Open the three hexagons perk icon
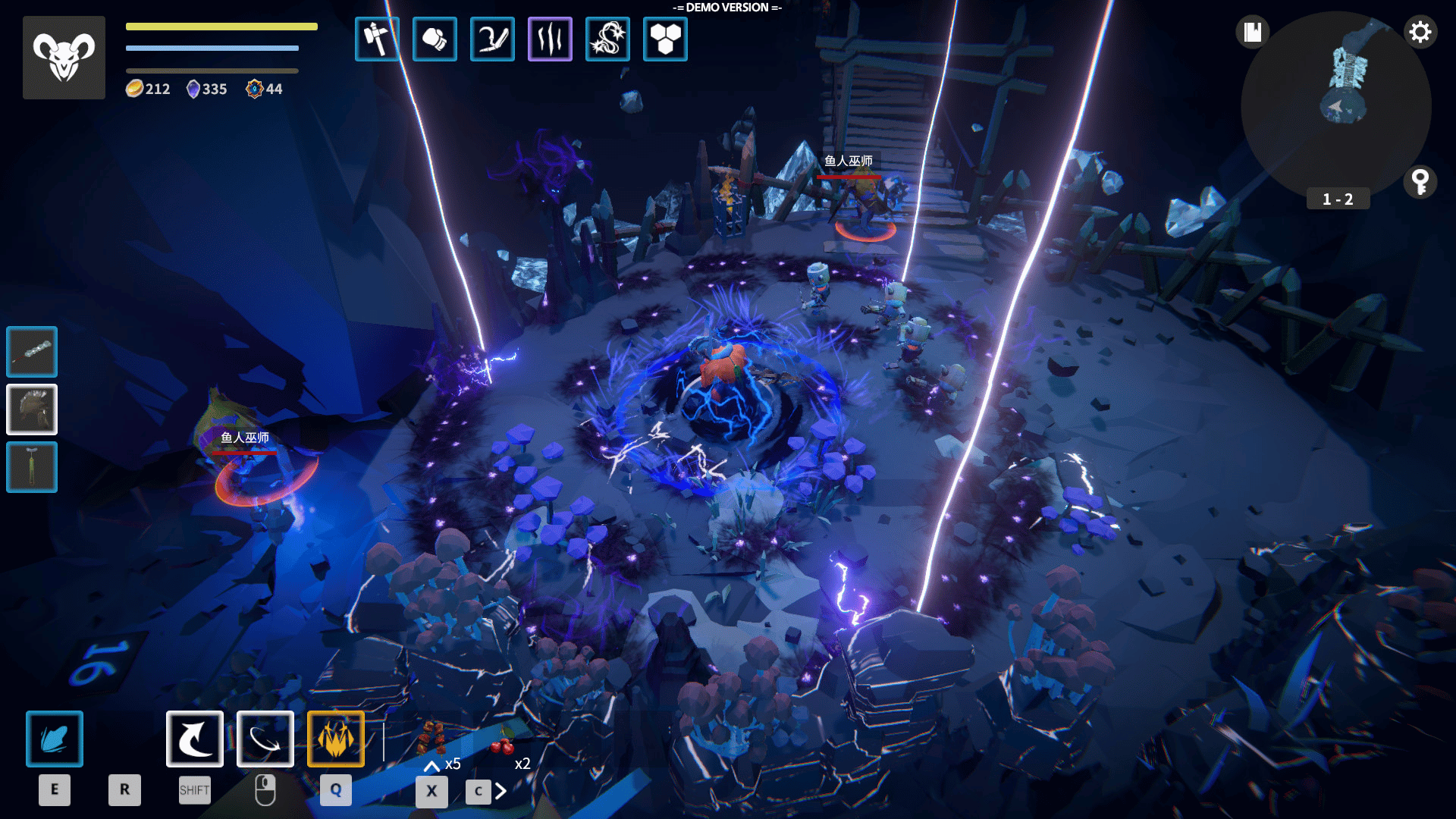The width and height of the screenshot is (1456, 819). [x=665, y=39]
